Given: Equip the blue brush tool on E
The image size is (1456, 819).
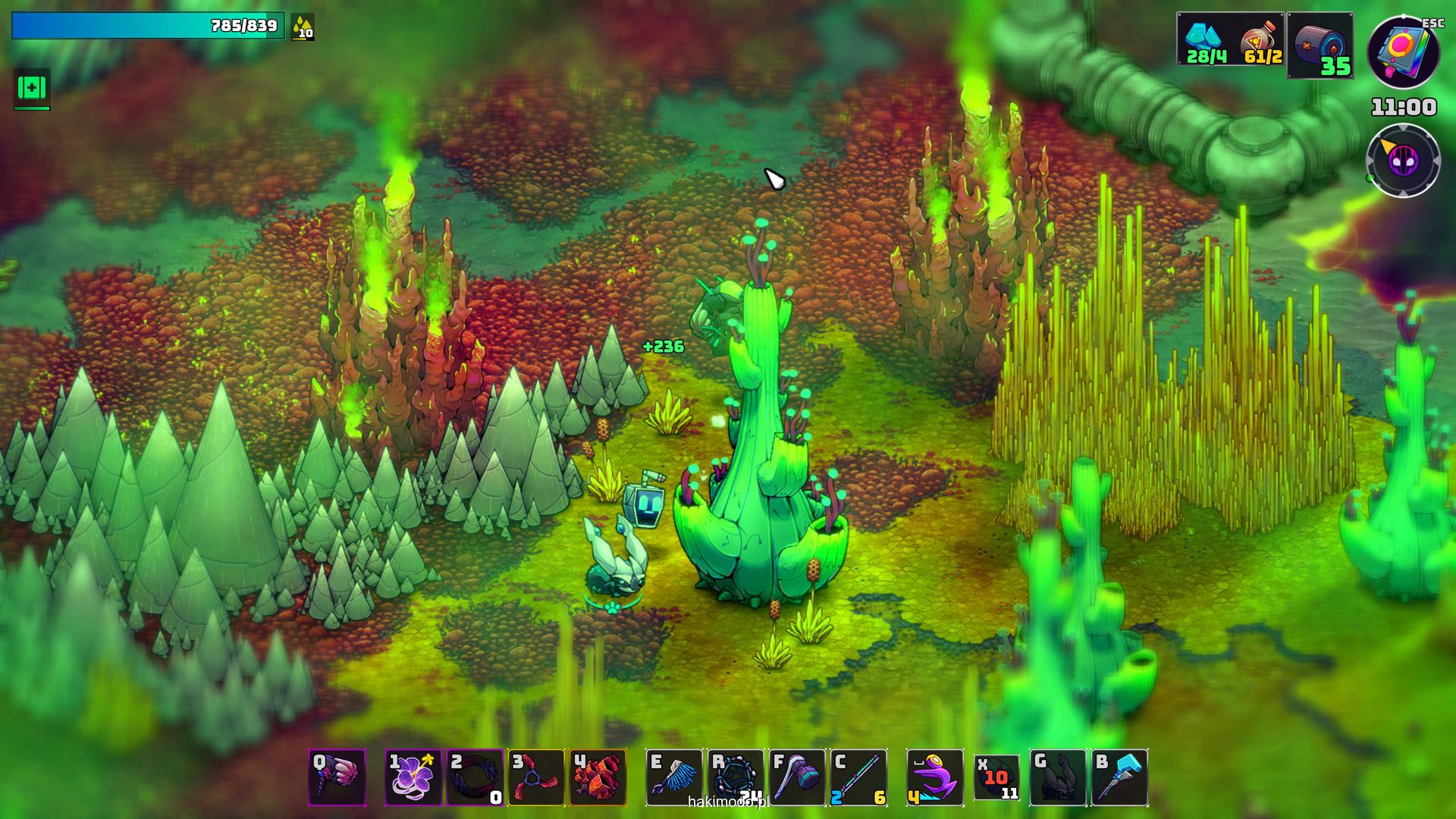Looking at the screenshot, I should 674,777.
